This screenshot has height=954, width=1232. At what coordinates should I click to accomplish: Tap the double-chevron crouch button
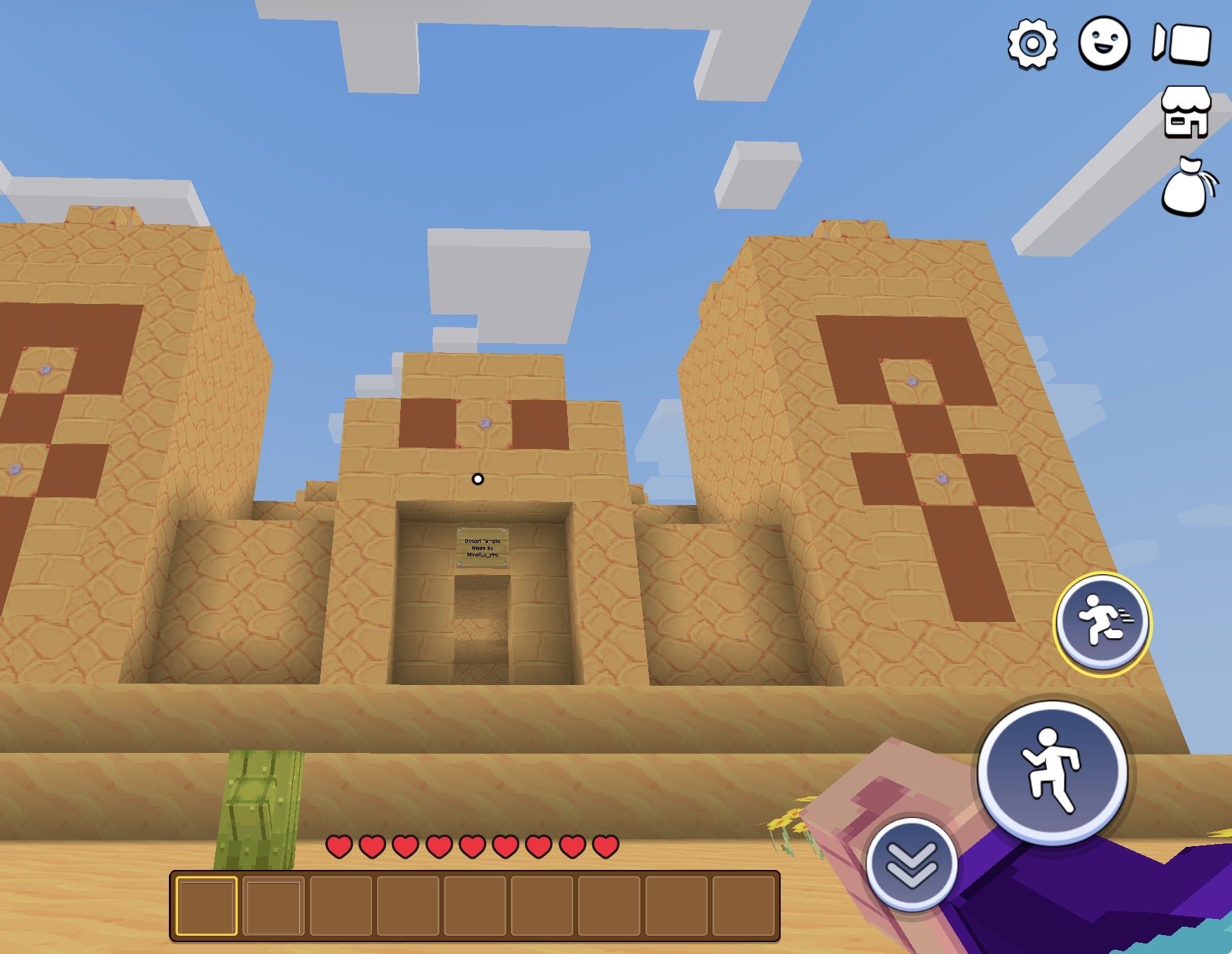point(911,864)
